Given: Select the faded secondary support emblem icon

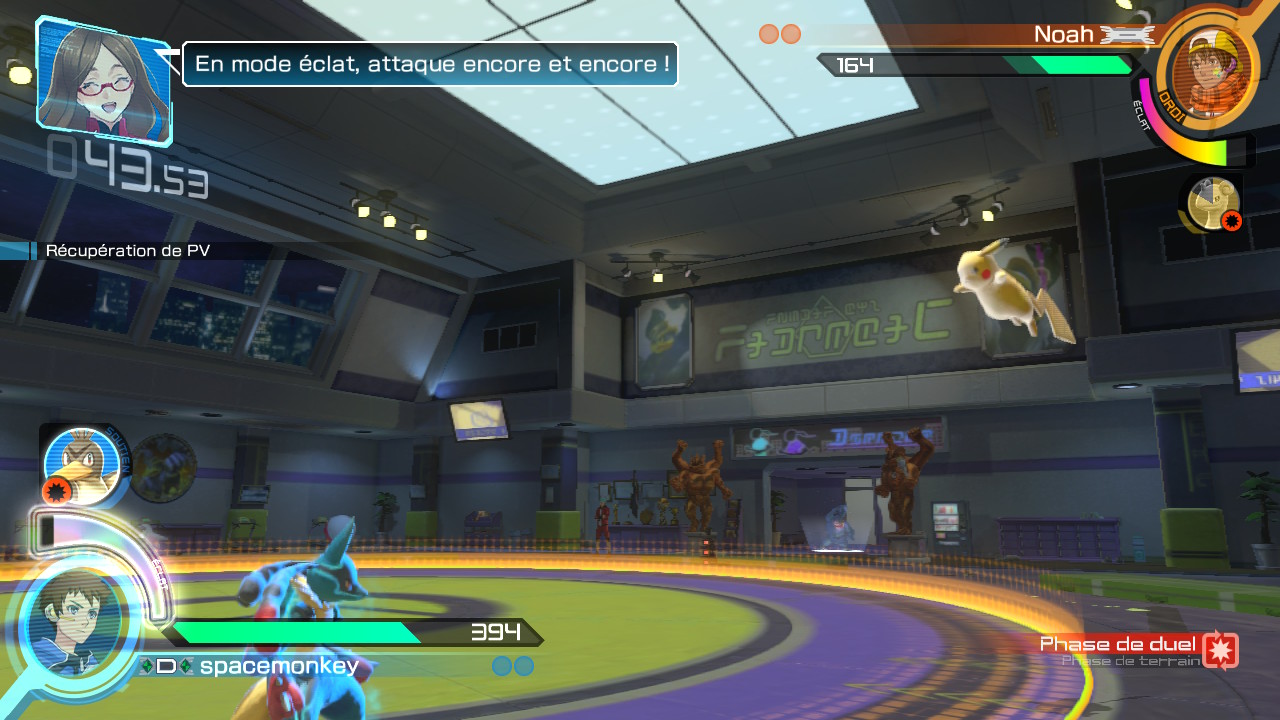Looking at the screenshot, I should pyautogui.click(x=163, y=467).
